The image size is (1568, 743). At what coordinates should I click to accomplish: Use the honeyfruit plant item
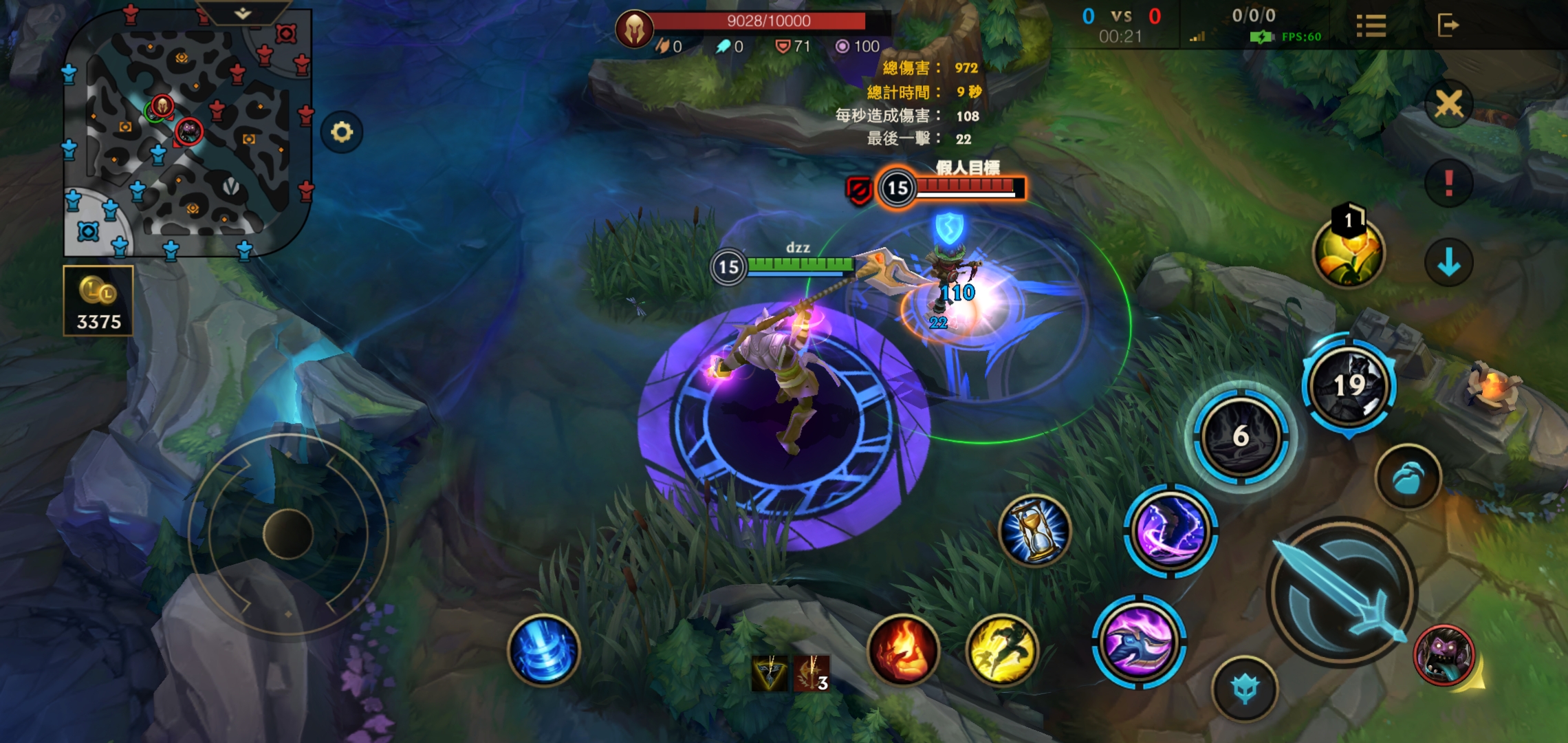pyautogui.click(x=1348, y=252)
